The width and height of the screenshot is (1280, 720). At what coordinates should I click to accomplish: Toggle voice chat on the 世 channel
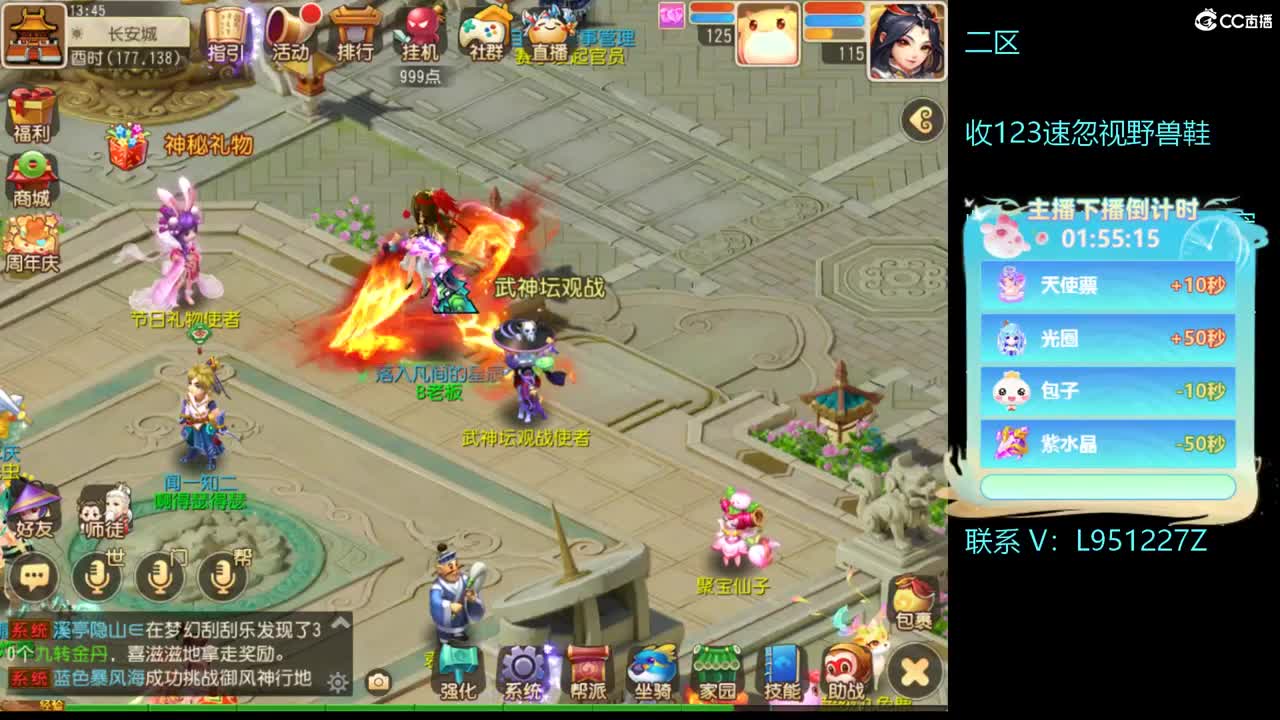pos(96,580)
